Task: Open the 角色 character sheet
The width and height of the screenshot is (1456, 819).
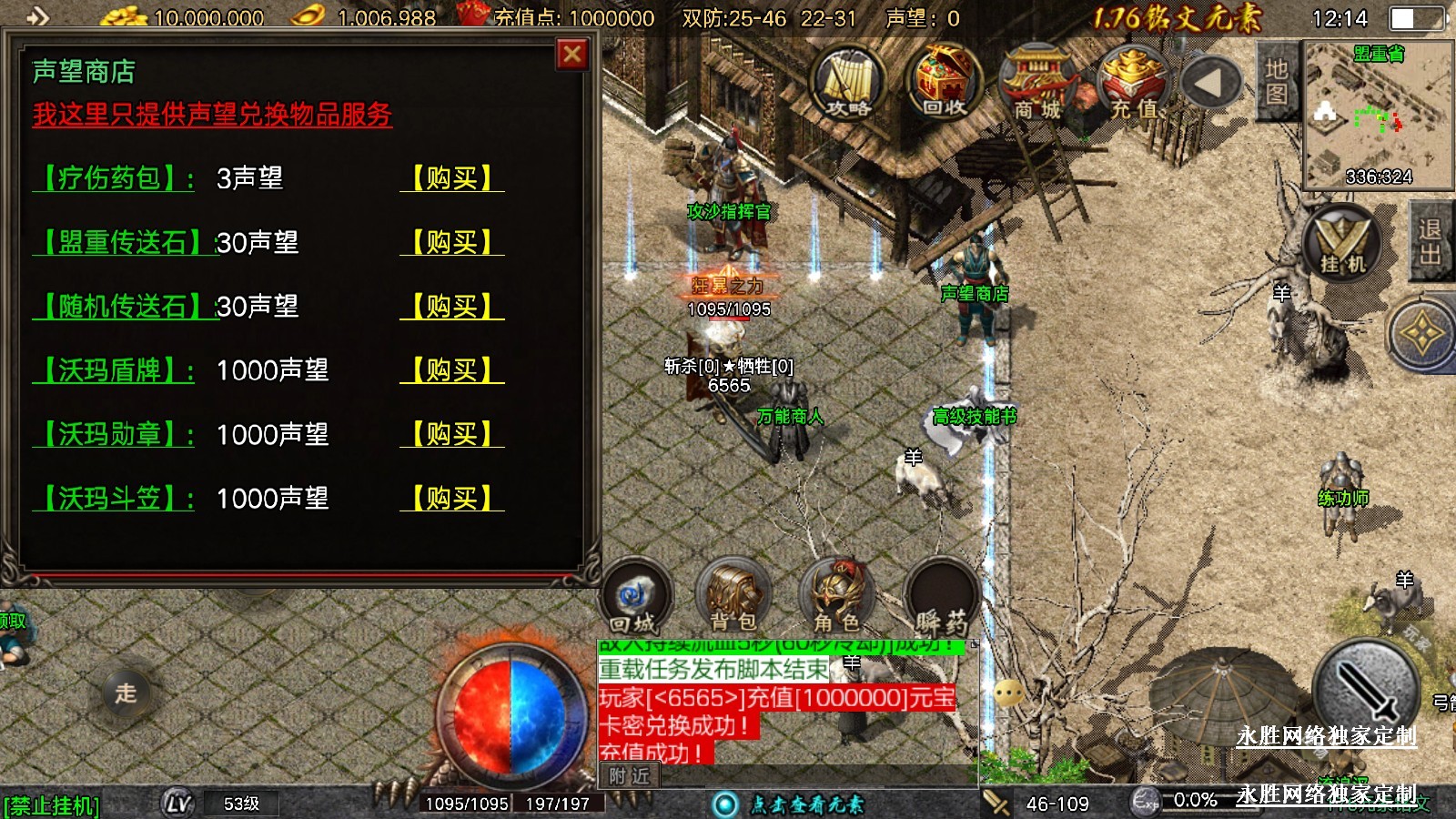Action: (836, 598)
